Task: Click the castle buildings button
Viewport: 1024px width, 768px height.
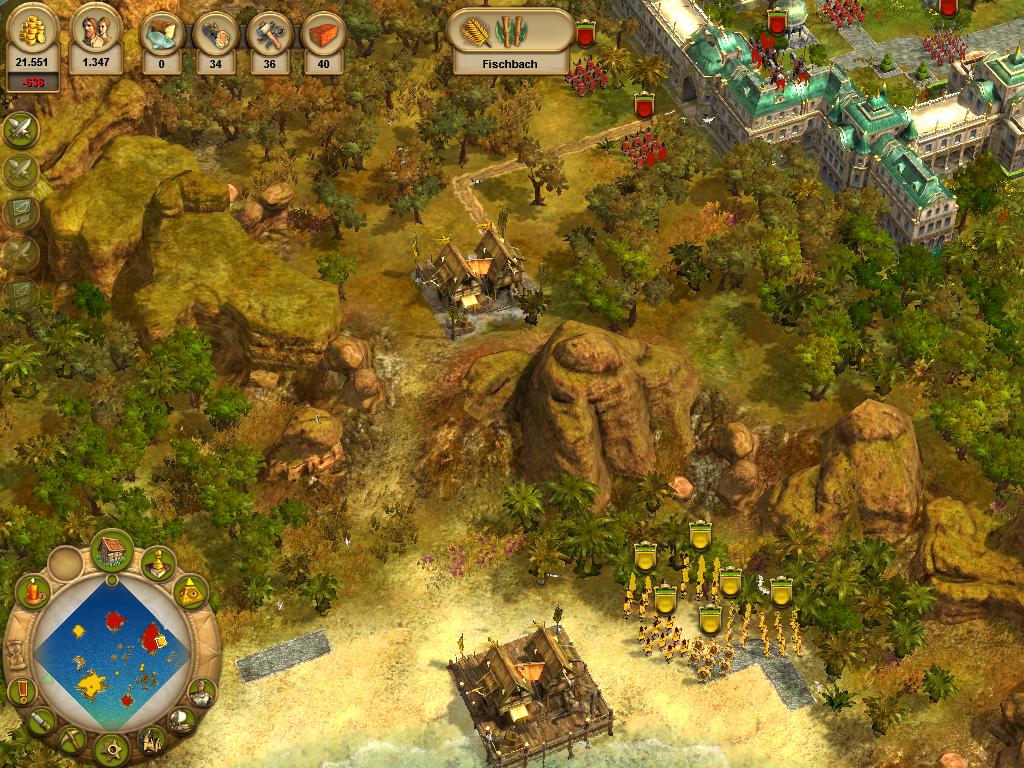Action: coord(151,740)
